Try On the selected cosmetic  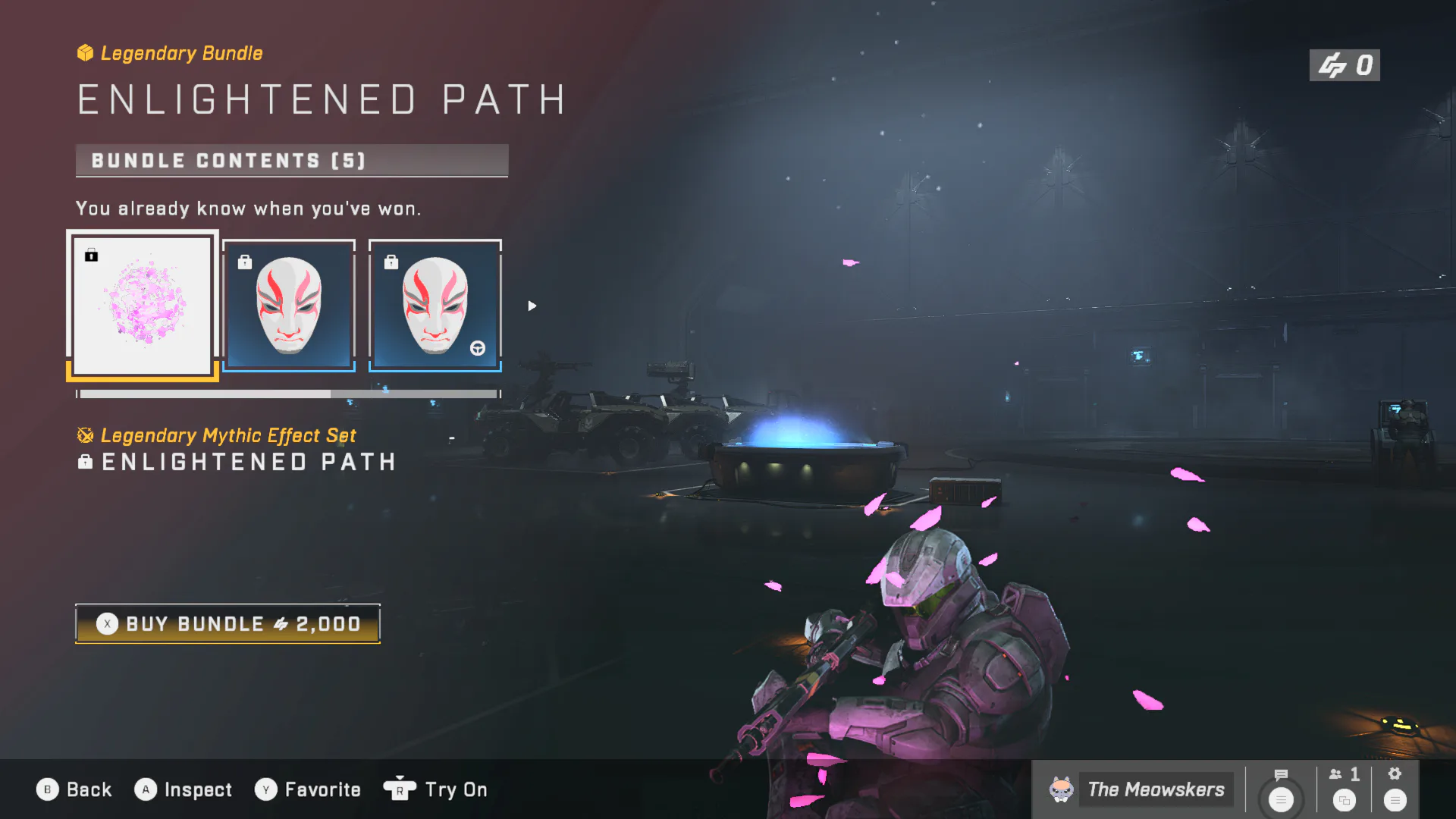[x=436, y=789]
